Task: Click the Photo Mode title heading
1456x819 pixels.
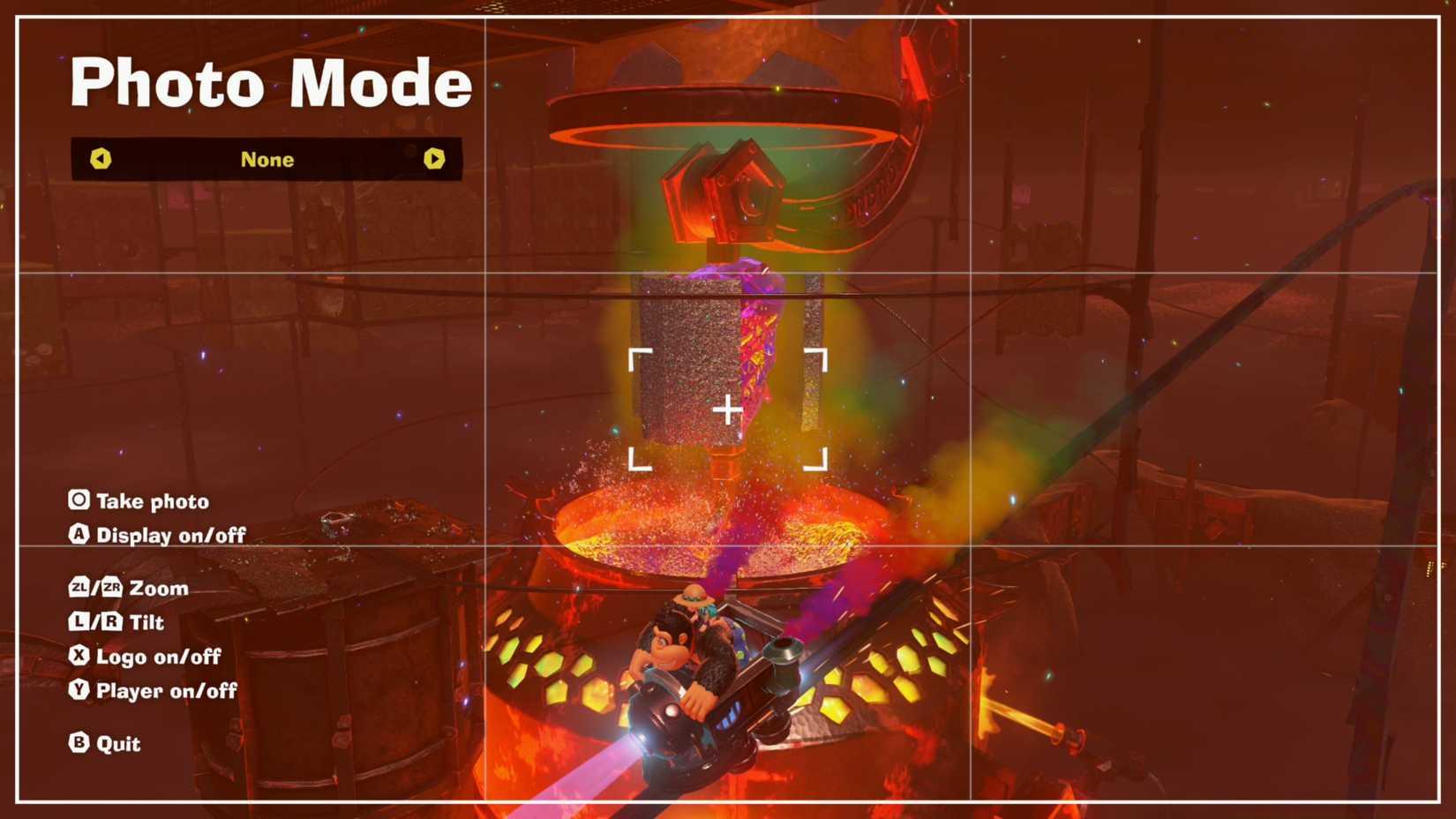Action: [274, 84]
